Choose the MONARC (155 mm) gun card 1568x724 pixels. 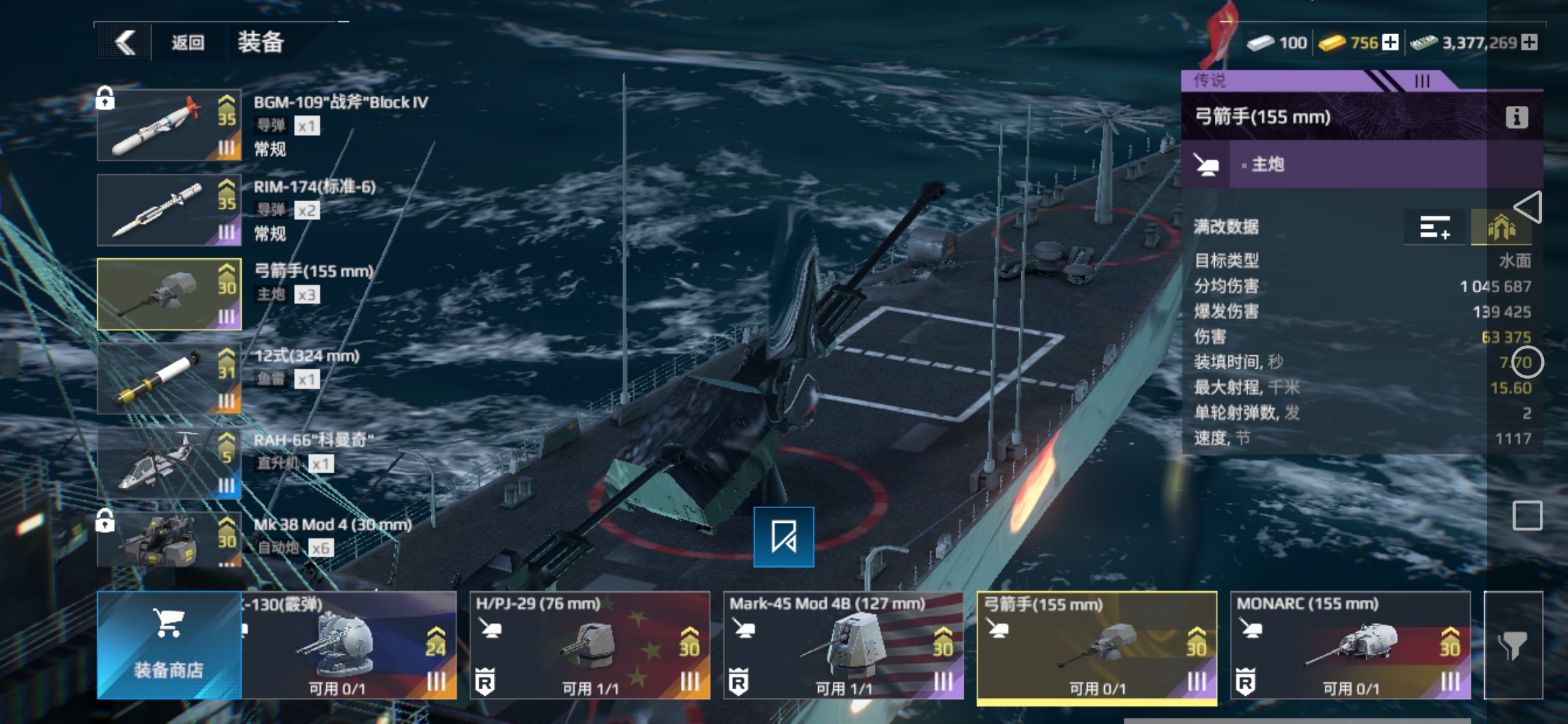1350,645
